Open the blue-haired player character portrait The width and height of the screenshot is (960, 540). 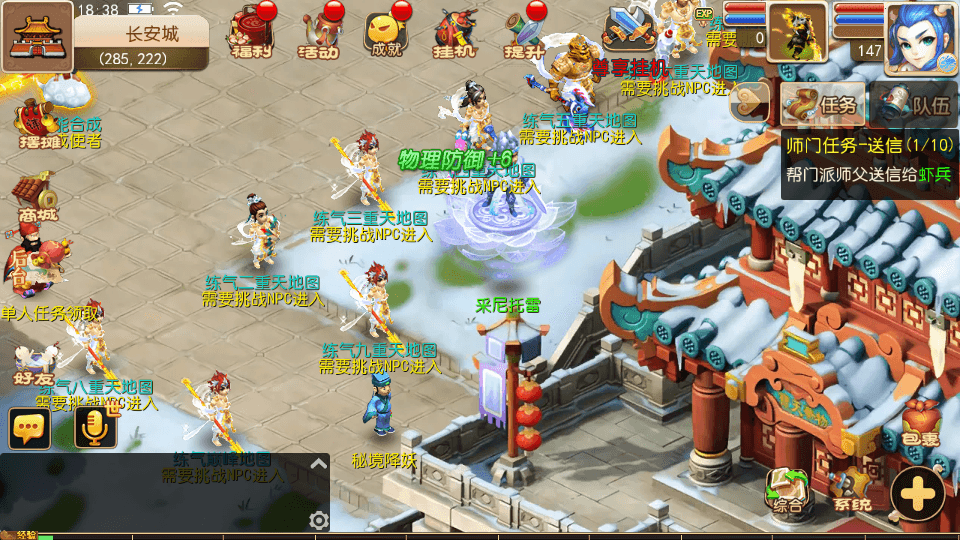[x=920, y=38]
